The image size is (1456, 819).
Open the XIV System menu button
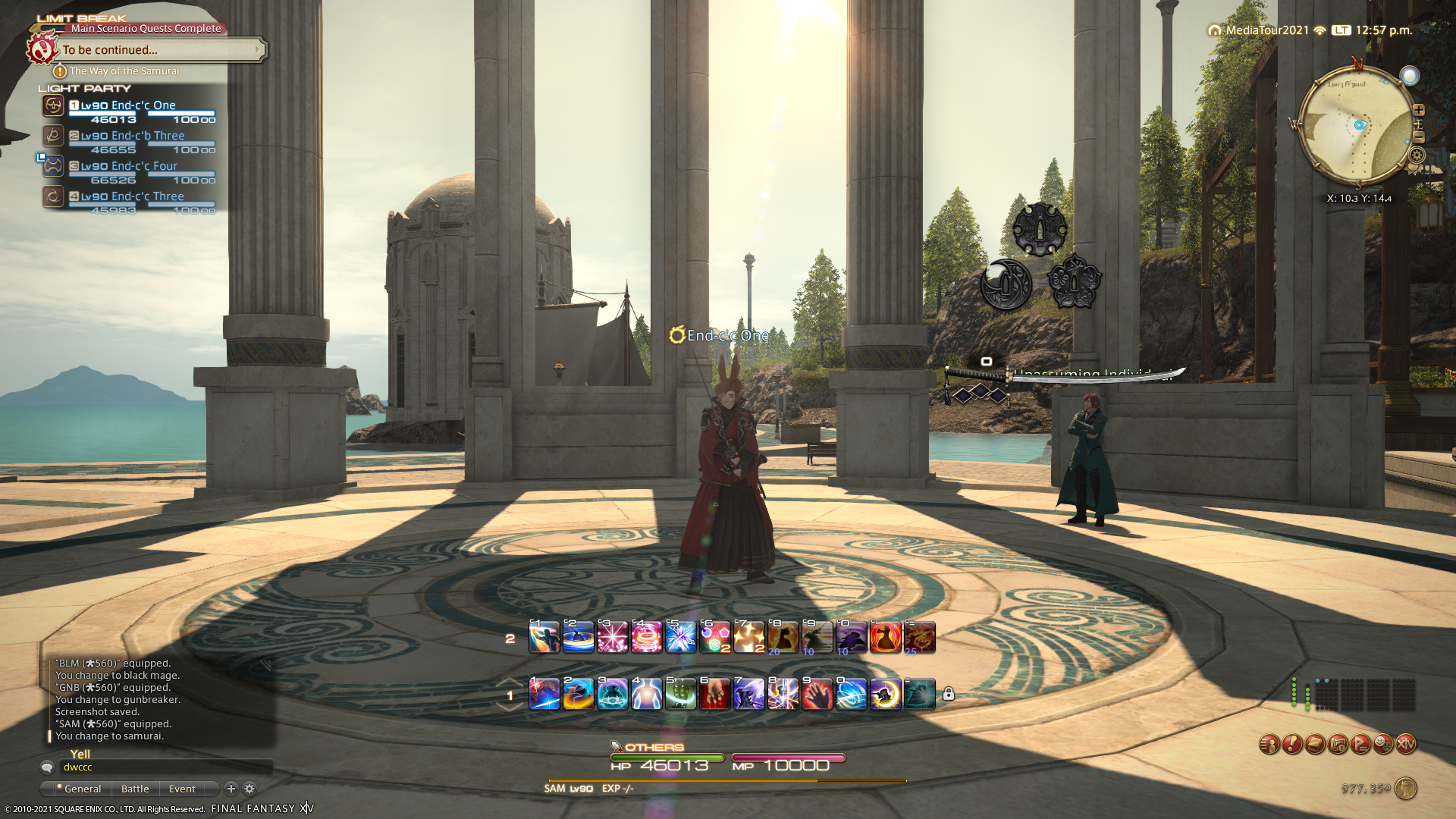click(x=1406, y=745)
